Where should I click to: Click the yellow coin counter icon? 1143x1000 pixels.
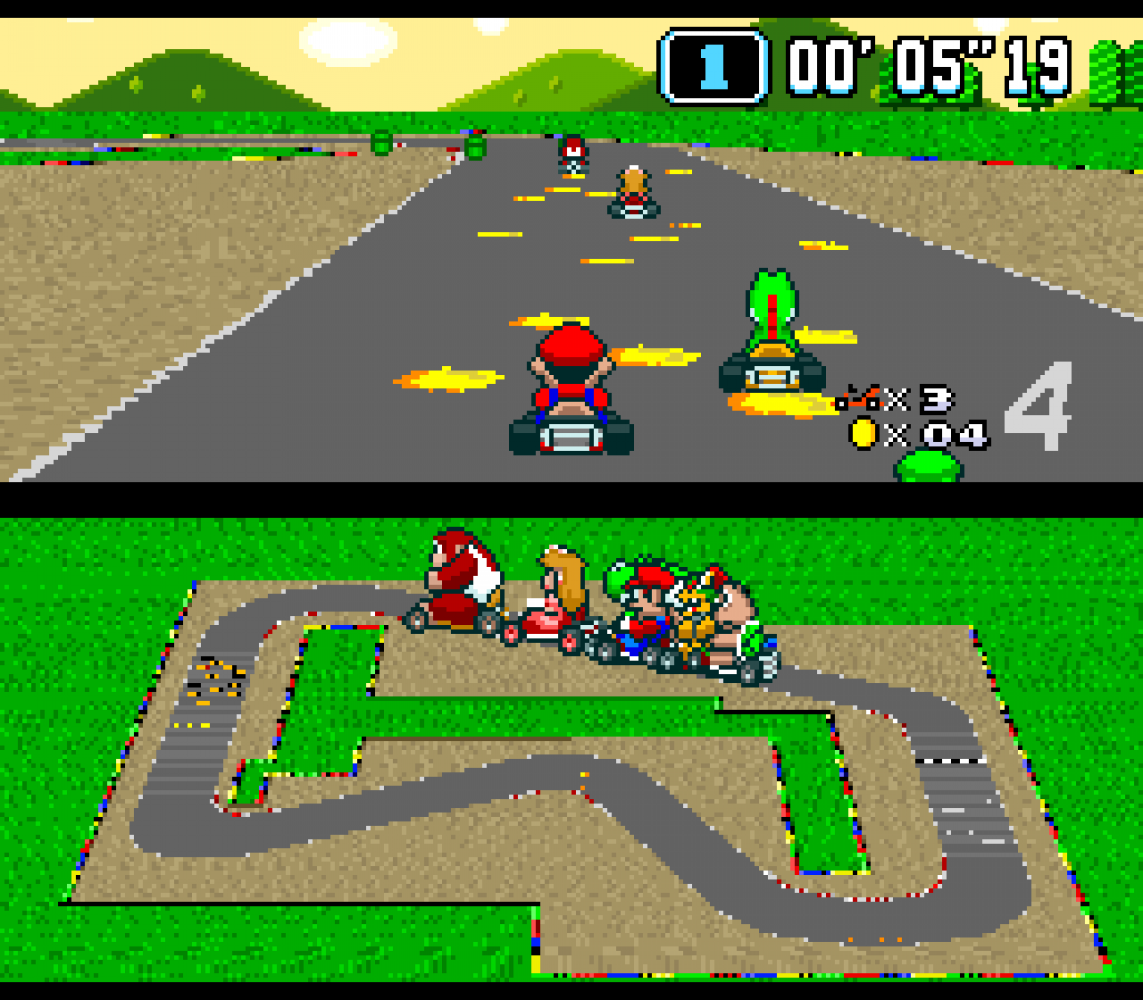tap(863, 434)
